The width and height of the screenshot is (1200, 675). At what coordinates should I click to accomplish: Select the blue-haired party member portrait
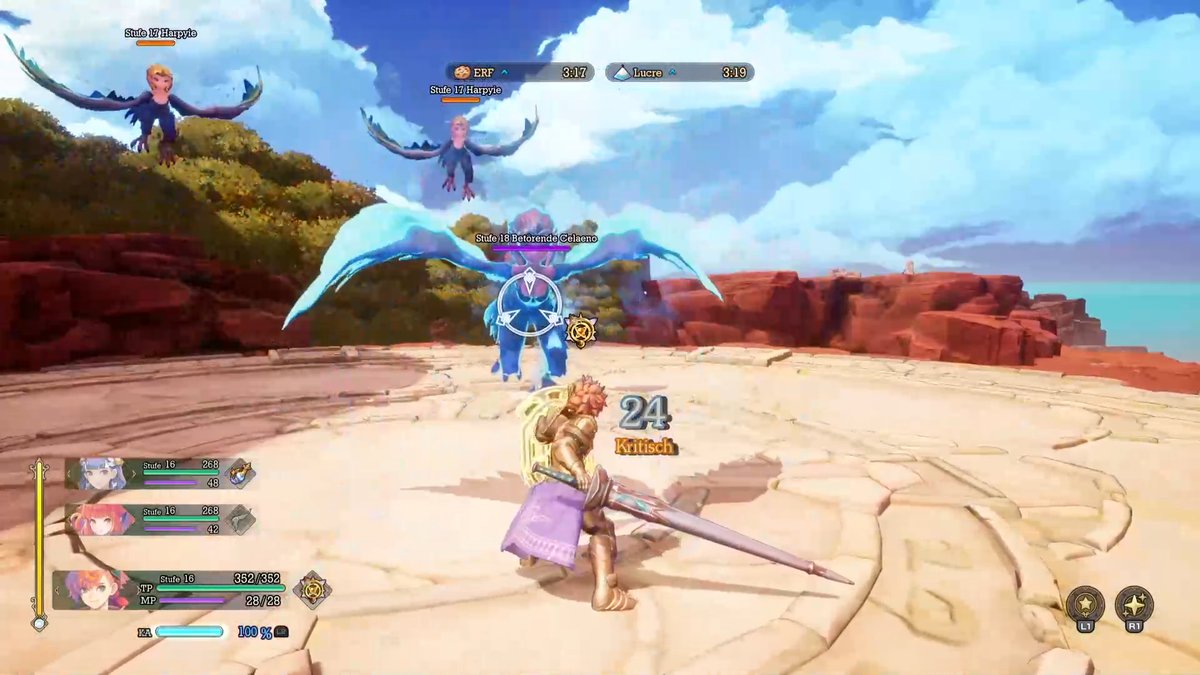98,473
